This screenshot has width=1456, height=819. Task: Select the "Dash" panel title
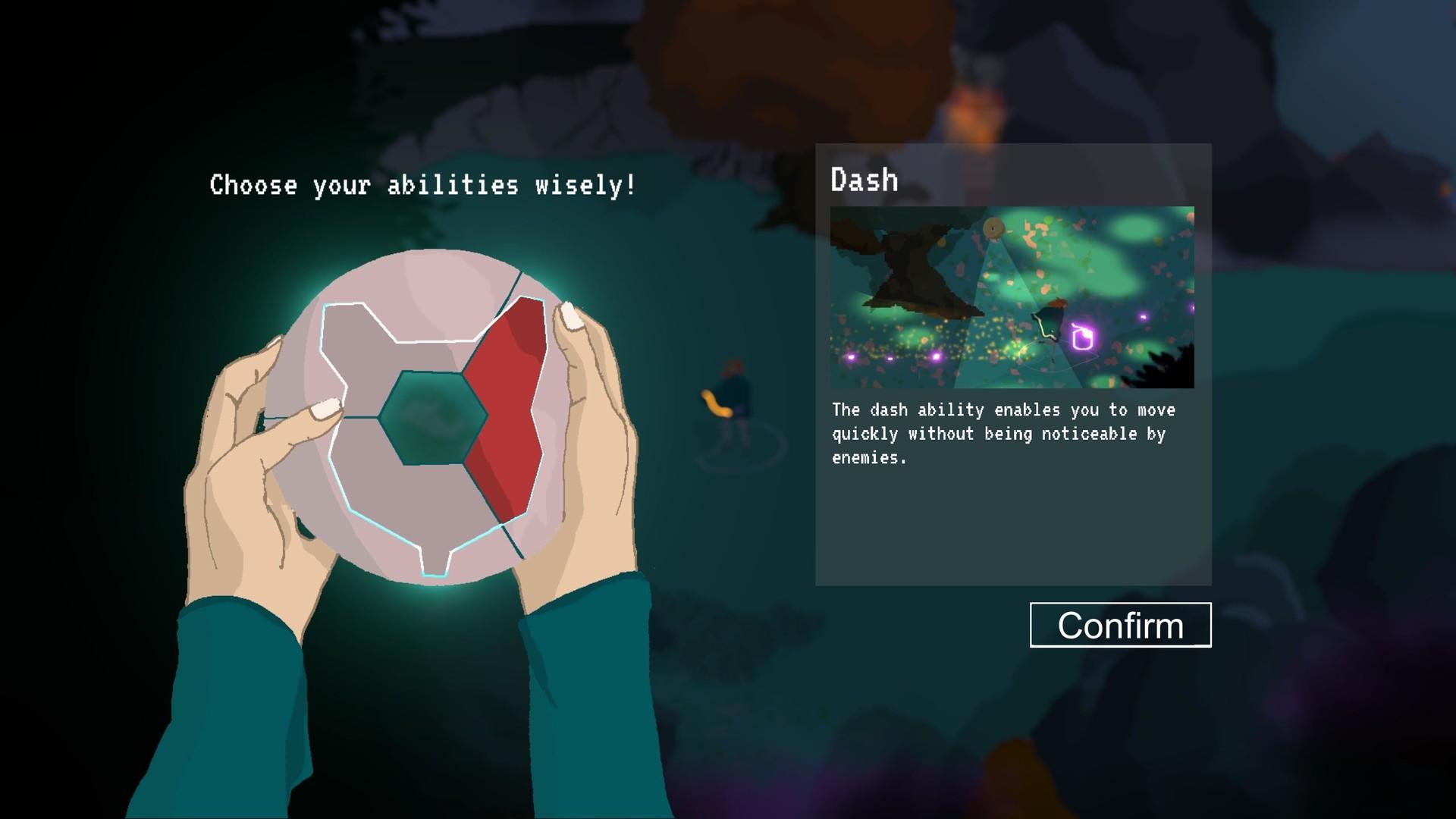pyautogui.click(x=864, y=180)
